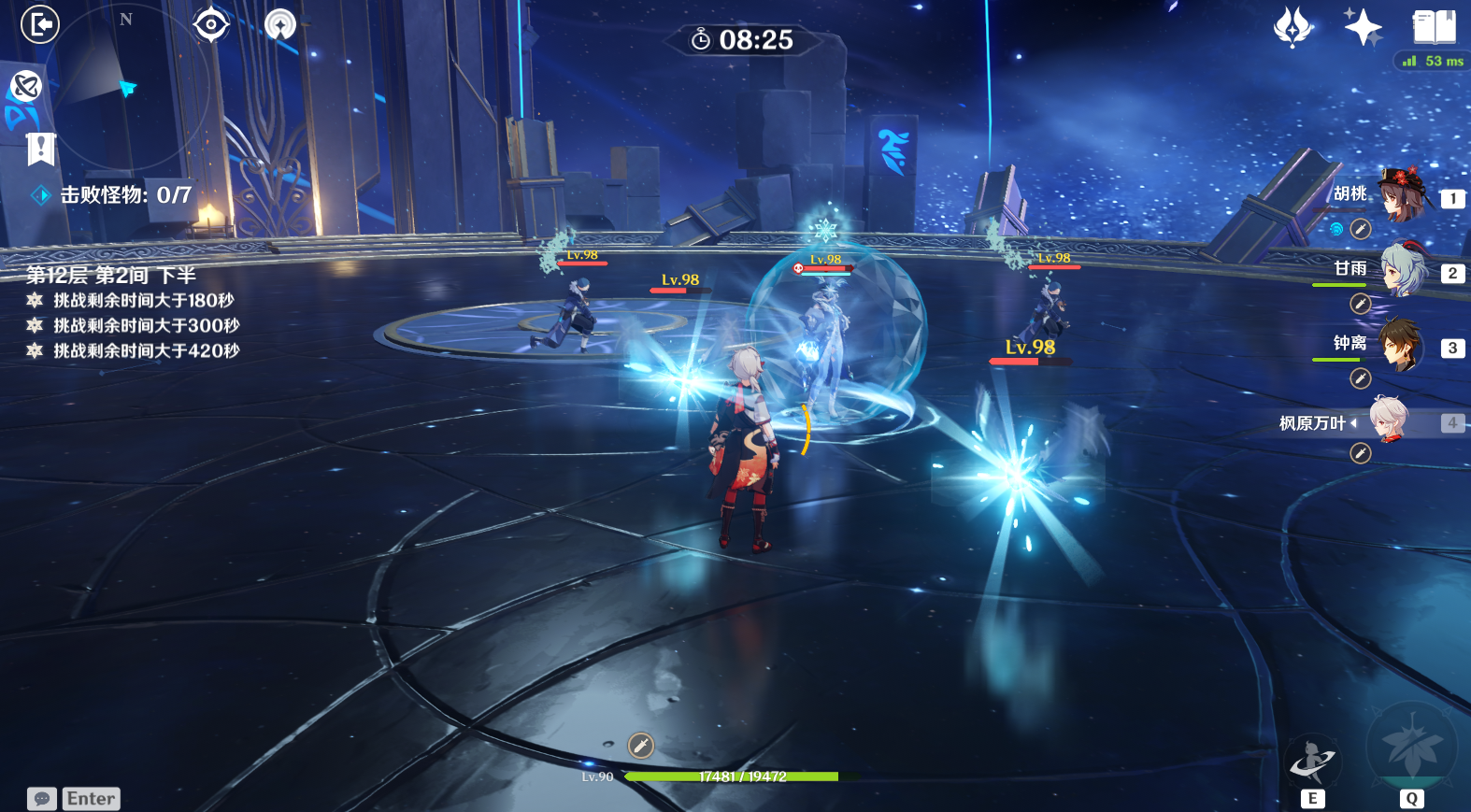This screenshot has width=1471, height=812.
Task: Open the chat speech bubble
Action: click(x=42, y=799)
